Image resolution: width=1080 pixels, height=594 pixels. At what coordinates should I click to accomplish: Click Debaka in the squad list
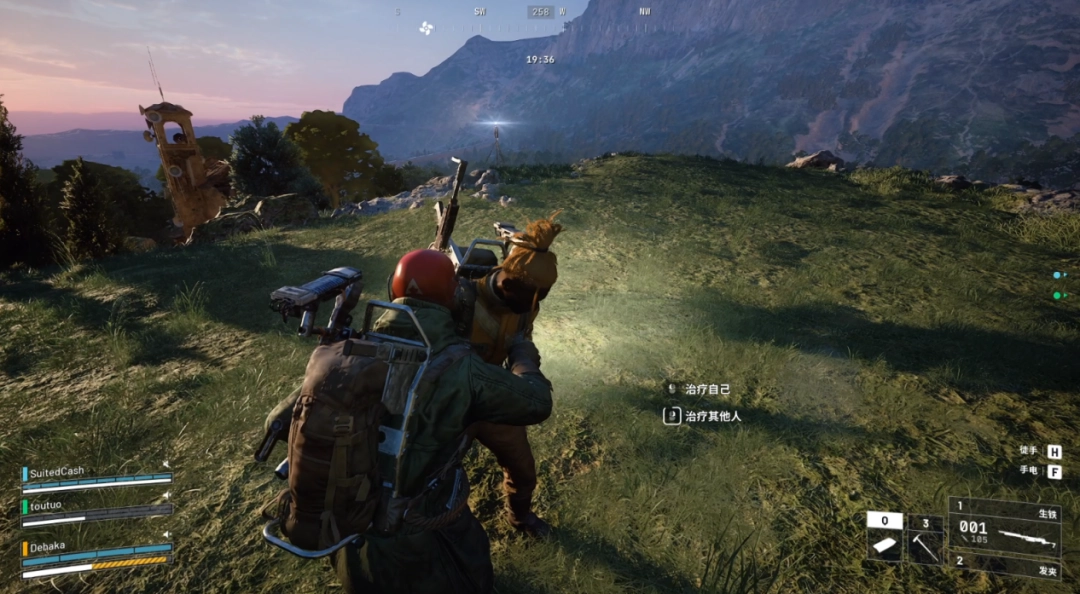[x=48, y=548]
